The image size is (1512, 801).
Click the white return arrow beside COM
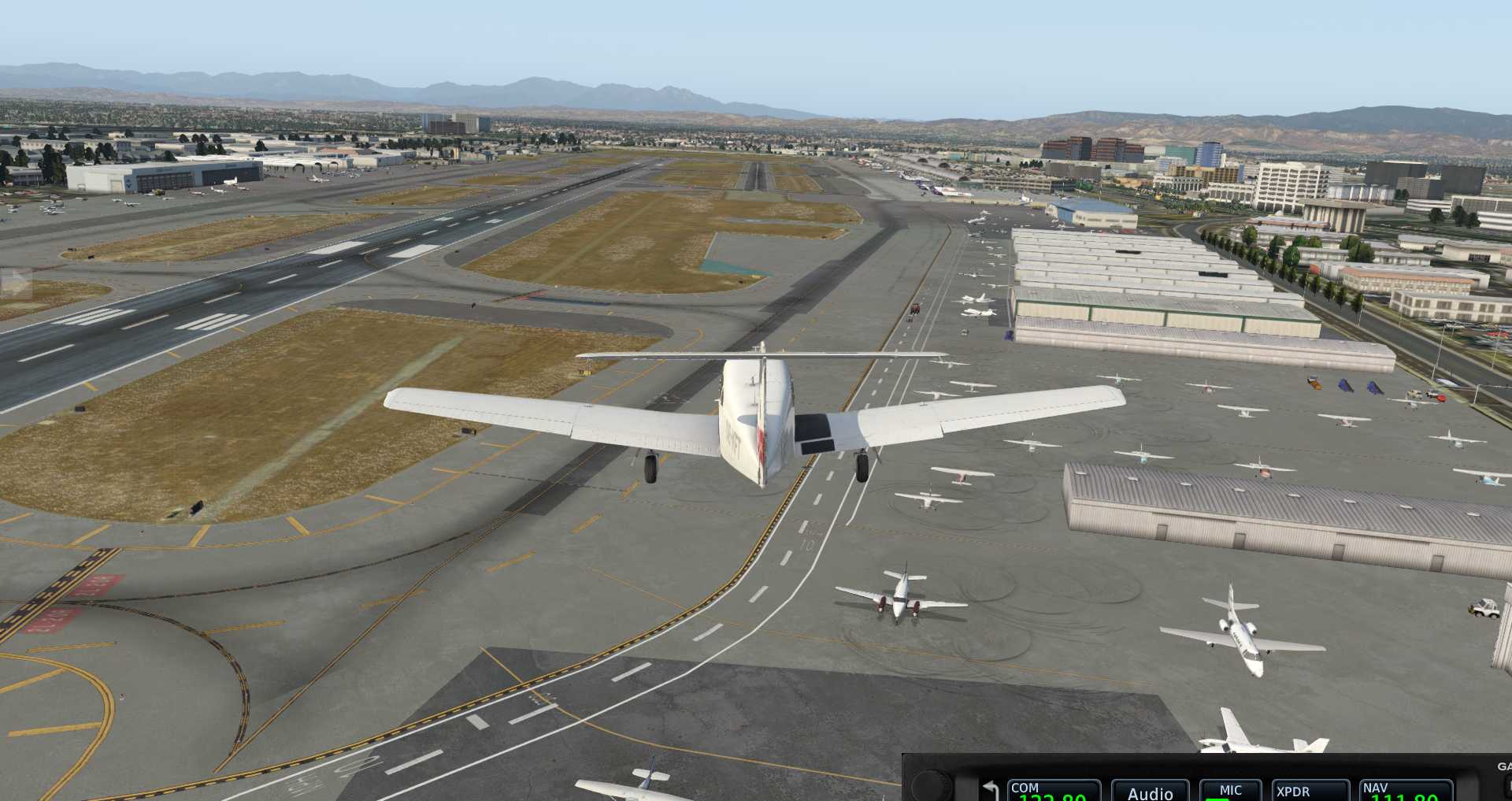(x=990, y=790)
